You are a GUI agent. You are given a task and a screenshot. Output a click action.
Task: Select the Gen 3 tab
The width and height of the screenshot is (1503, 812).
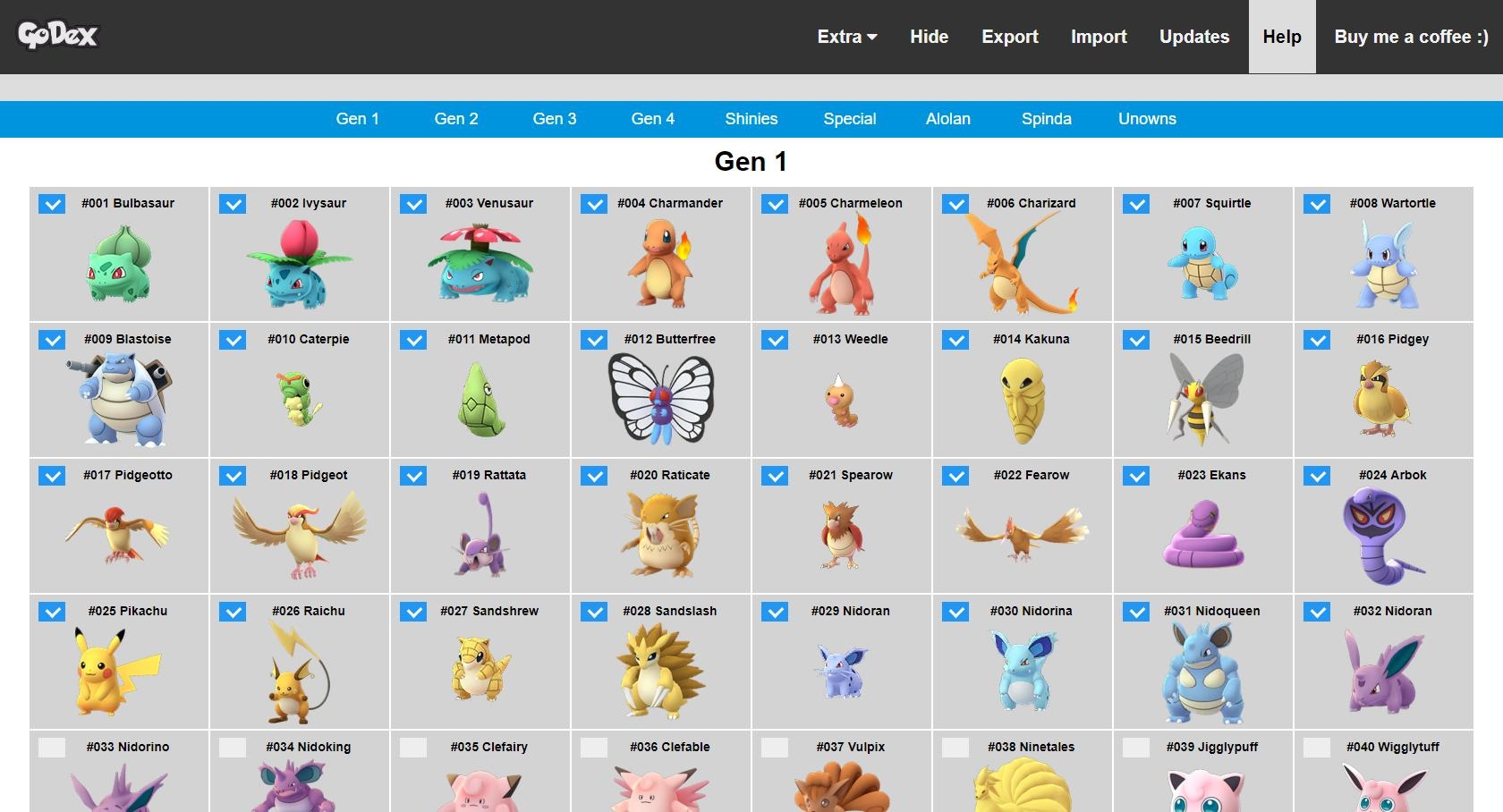click(x=555, y=119)
